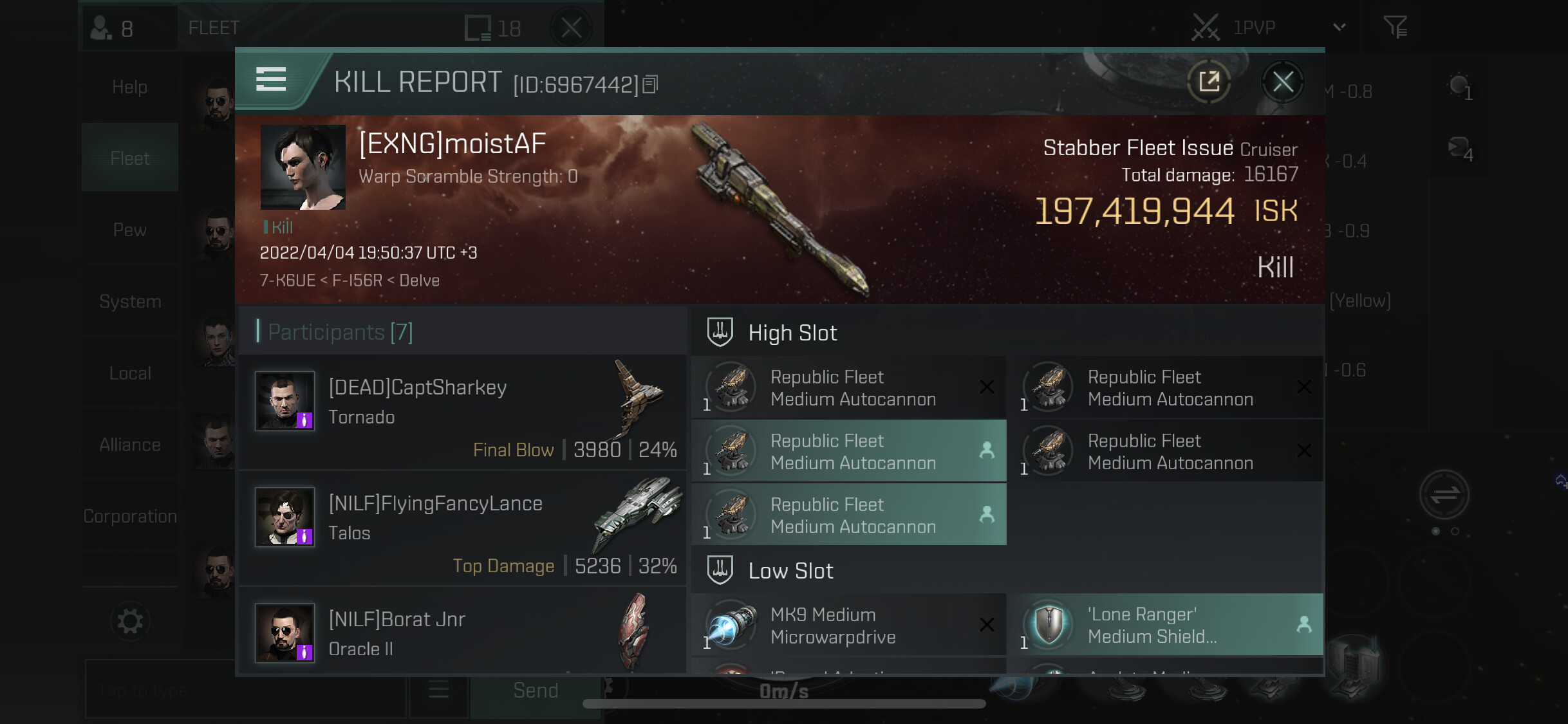
Task: Select participant CaptSharkey's row
Action: coord(462,413)
